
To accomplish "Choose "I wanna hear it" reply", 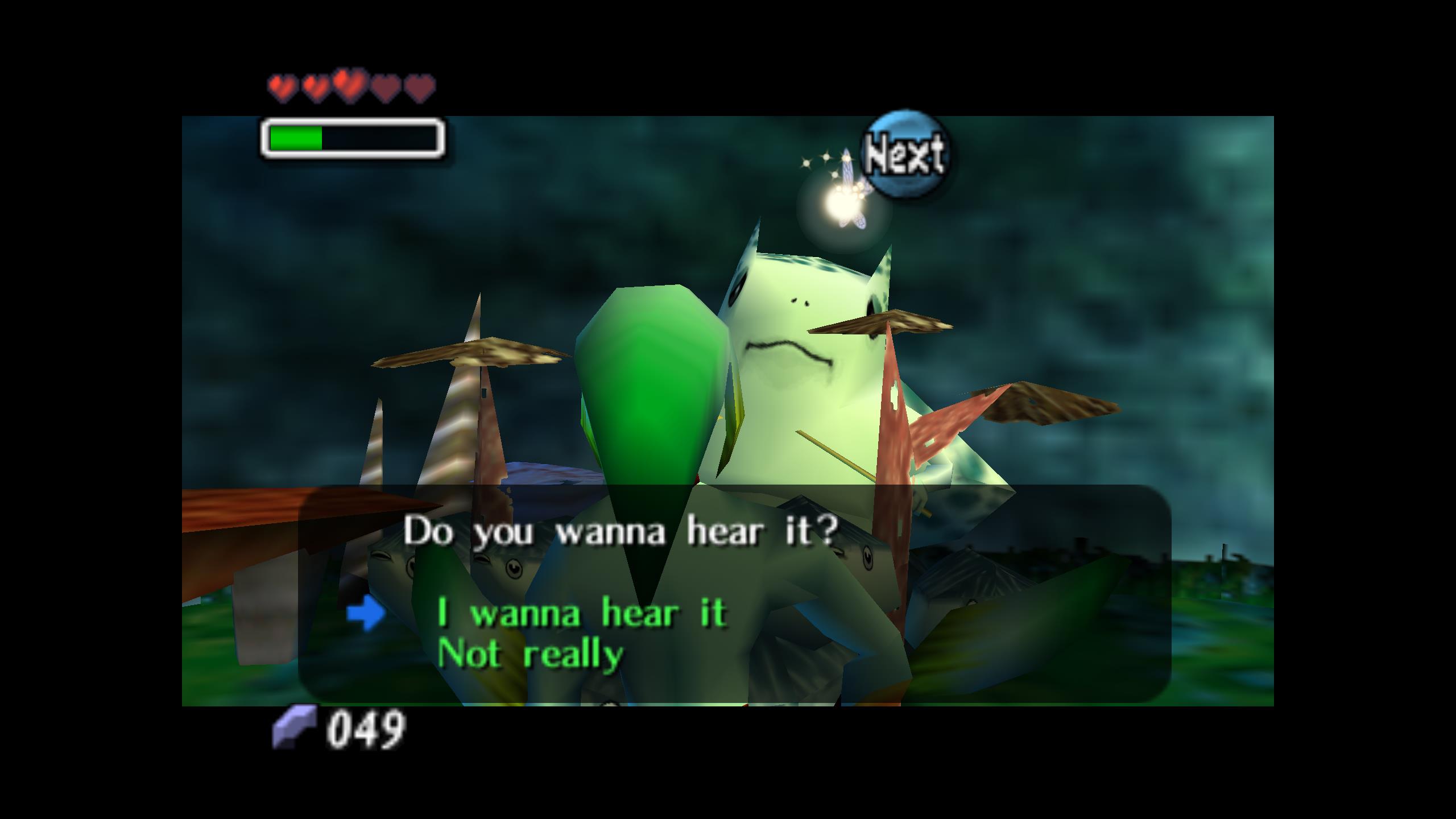I will (x=582, y=614).
